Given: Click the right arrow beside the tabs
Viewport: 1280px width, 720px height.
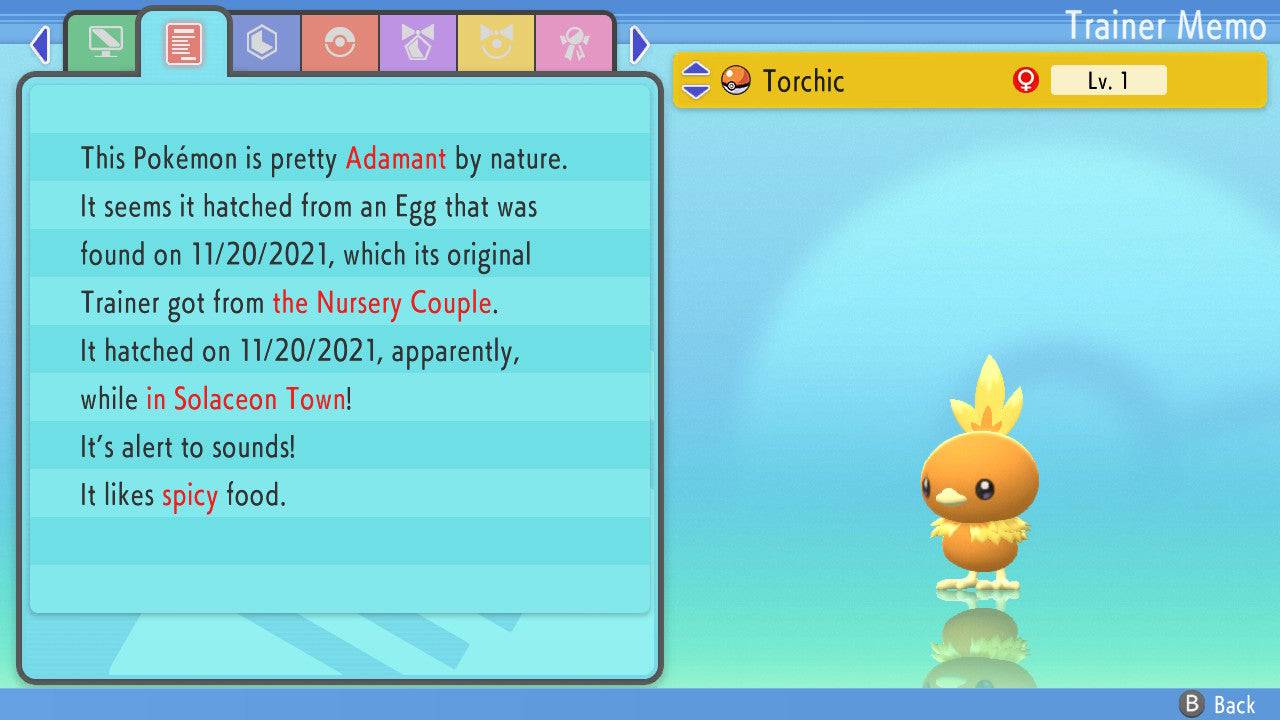Looking at the screenshot, I should point(640,44).
